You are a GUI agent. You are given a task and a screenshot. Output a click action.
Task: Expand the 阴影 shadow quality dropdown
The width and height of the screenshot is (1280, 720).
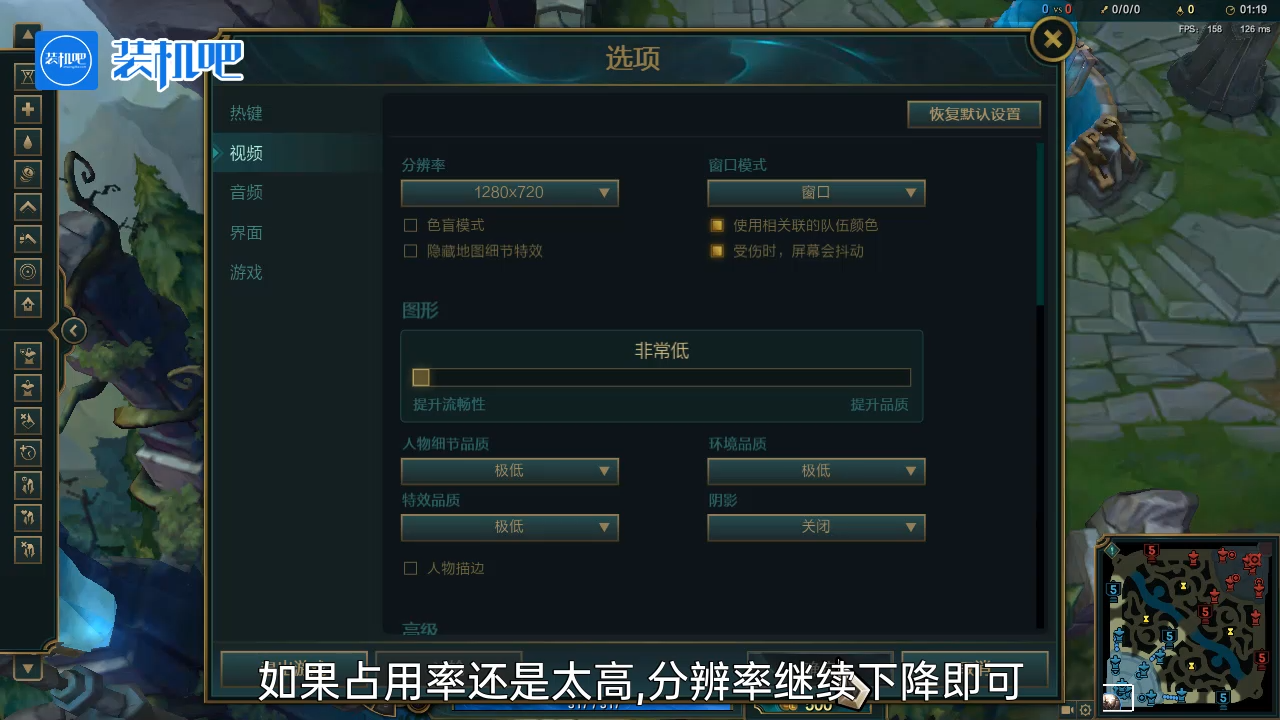(x=816, y=527)
